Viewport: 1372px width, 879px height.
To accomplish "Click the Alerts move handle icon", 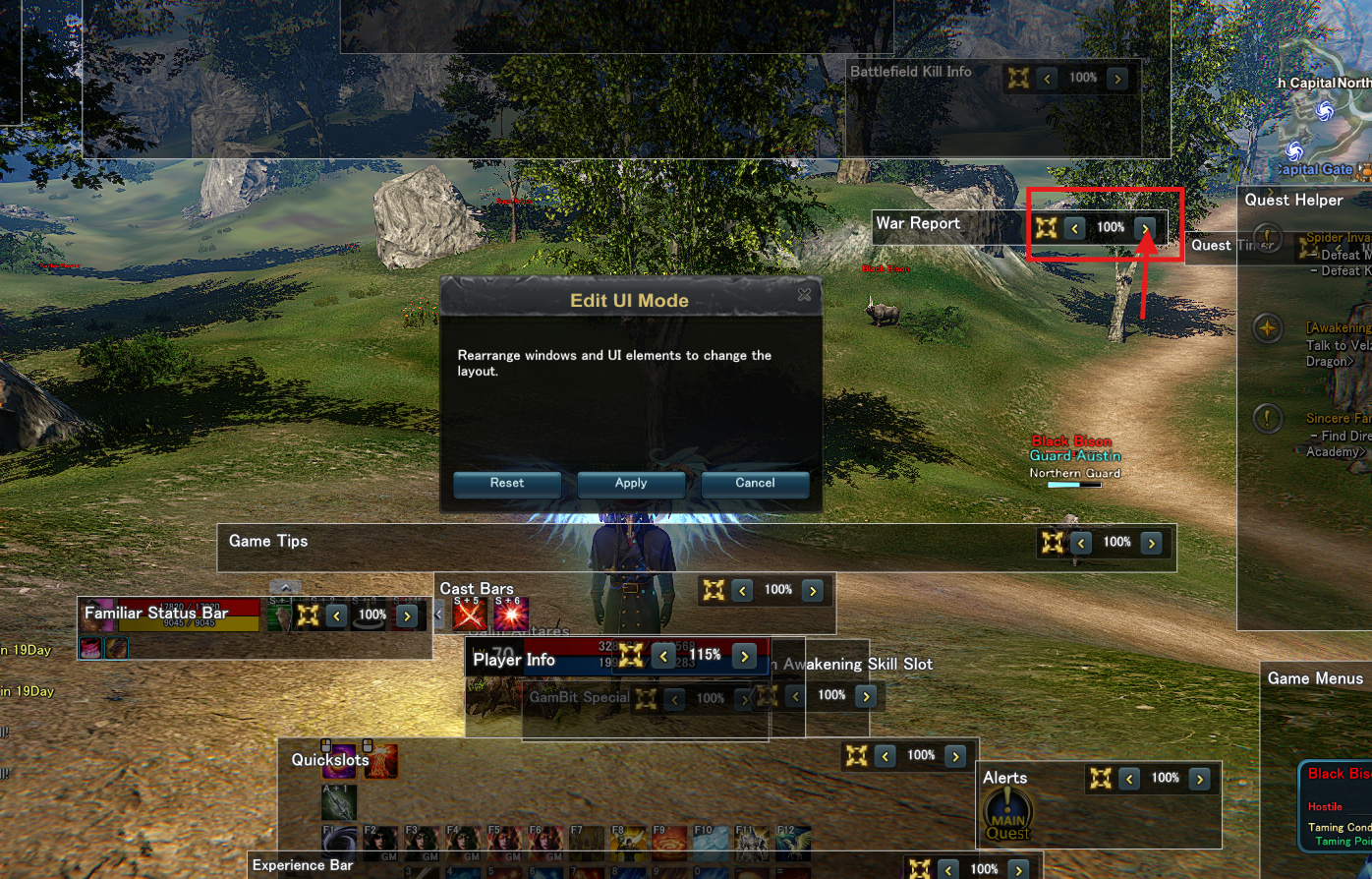I will [x=1101, y=779].
